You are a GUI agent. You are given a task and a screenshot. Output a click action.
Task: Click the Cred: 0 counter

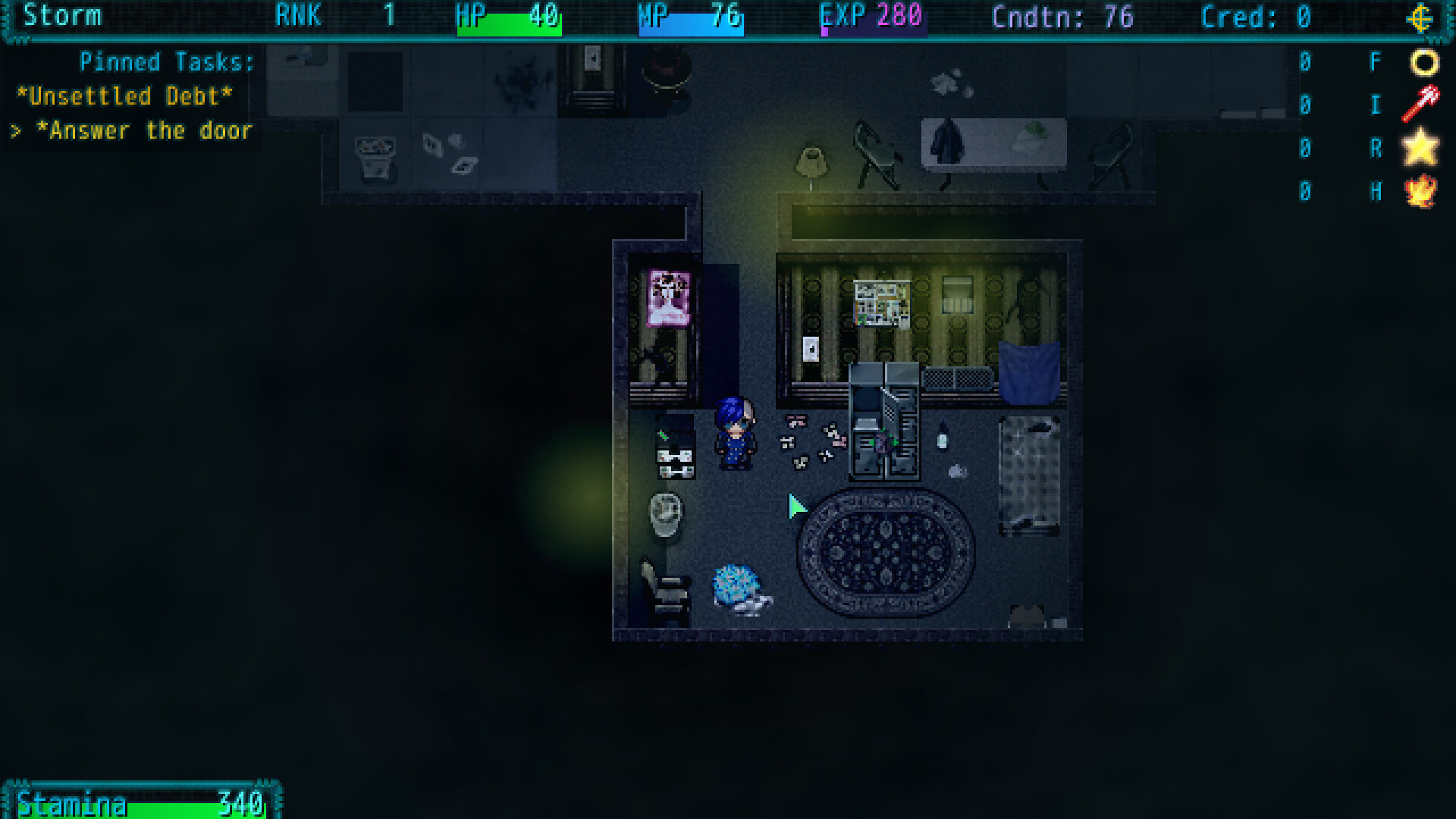coord(1256,17)
